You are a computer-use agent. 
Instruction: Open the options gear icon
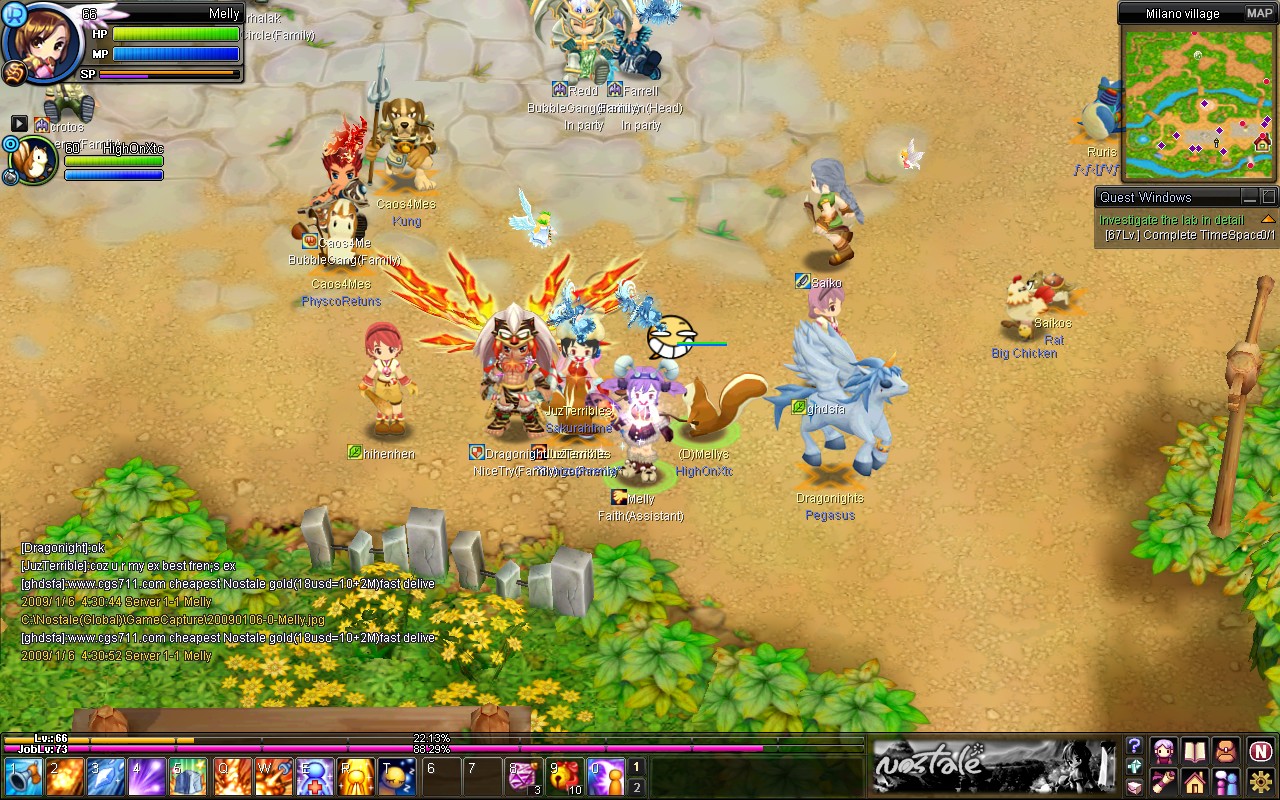1259,782
